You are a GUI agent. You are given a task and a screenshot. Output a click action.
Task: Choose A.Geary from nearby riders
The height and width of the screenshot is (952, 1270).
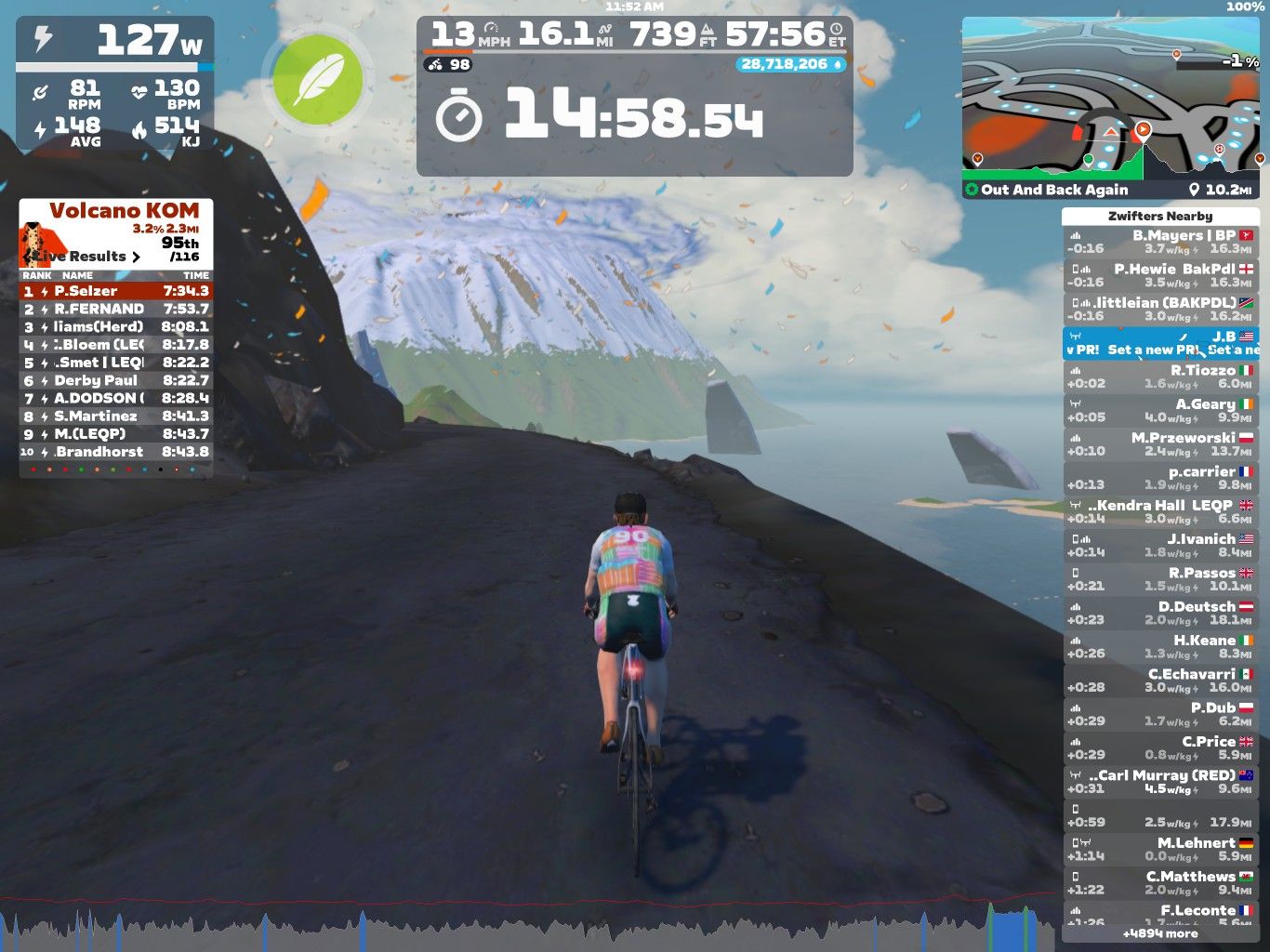coord(1160,411)
